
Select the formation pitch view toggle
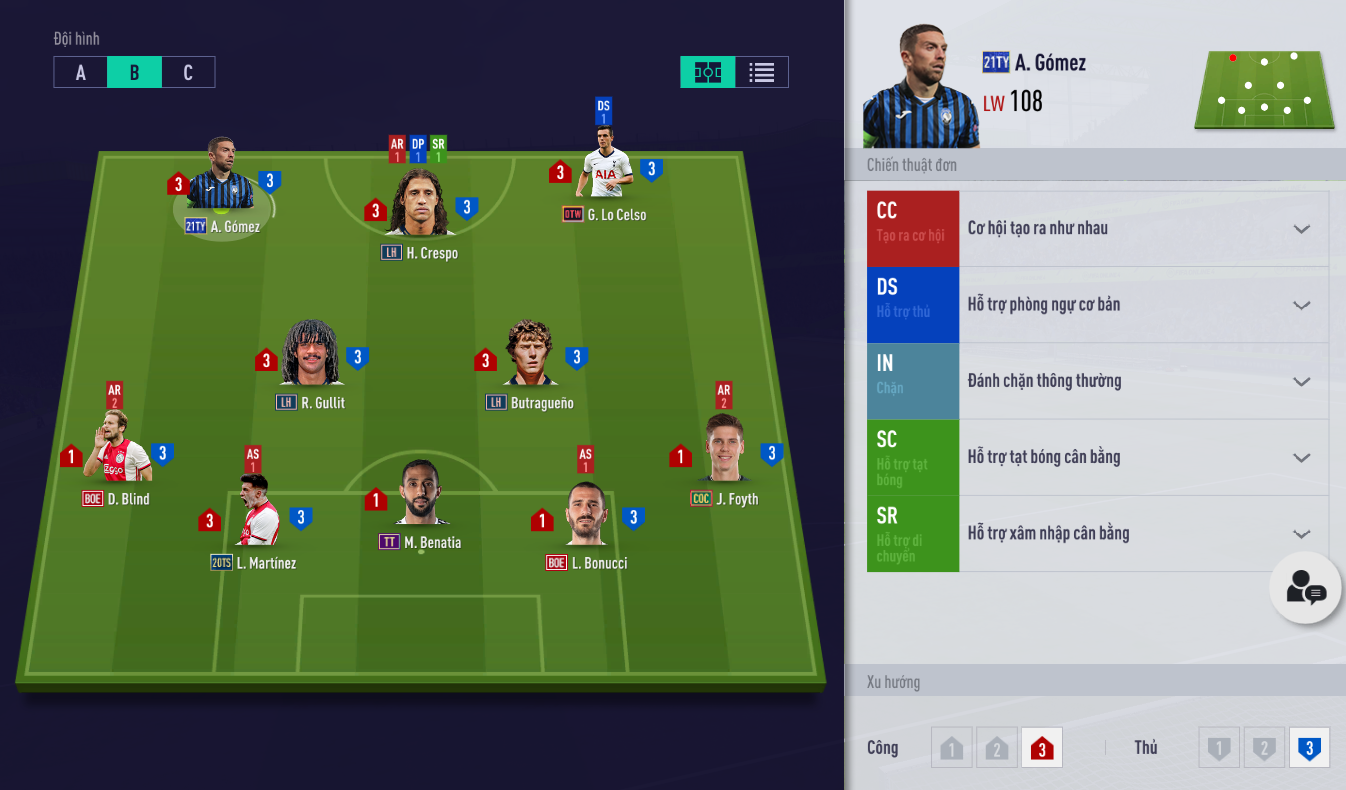(708, 72)
